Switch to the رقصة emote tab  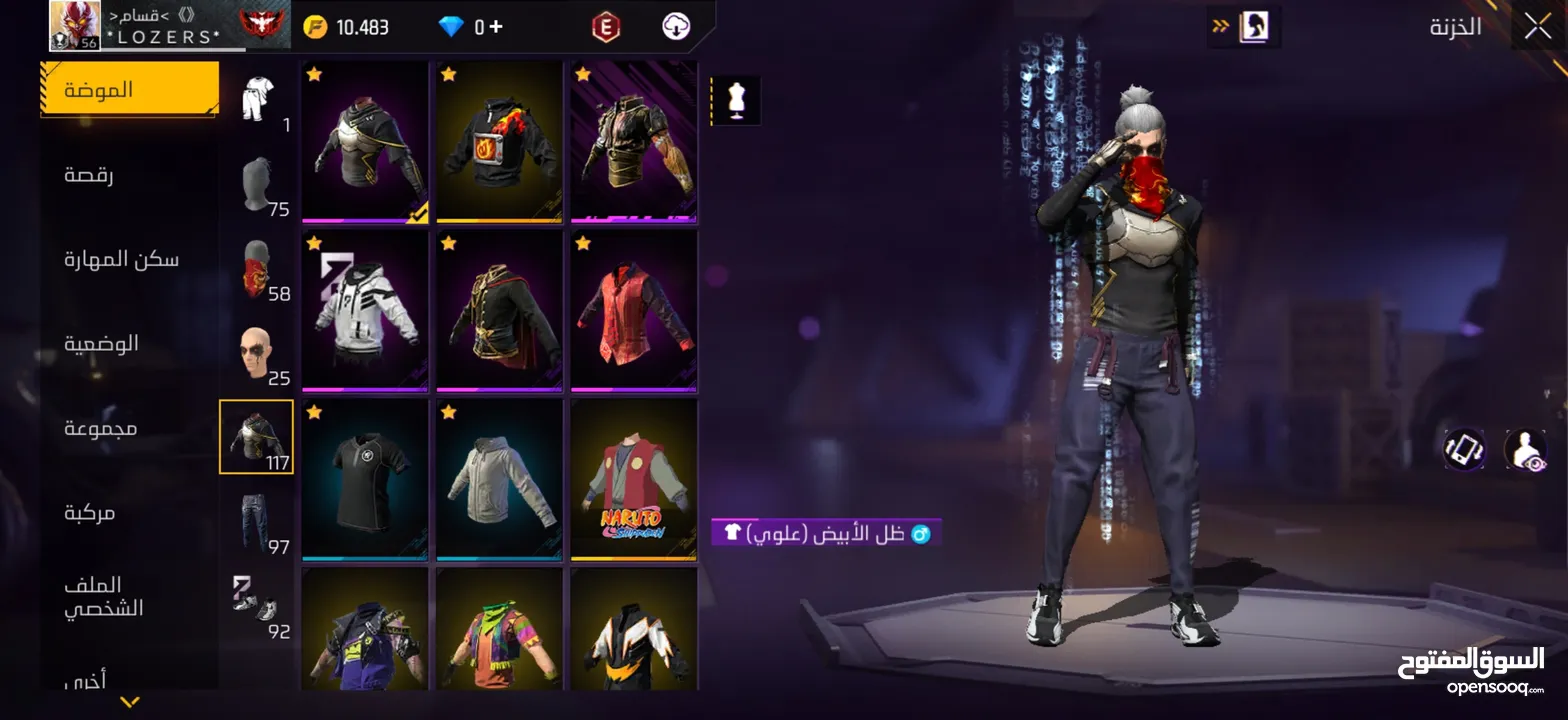[x=89, y=176]
